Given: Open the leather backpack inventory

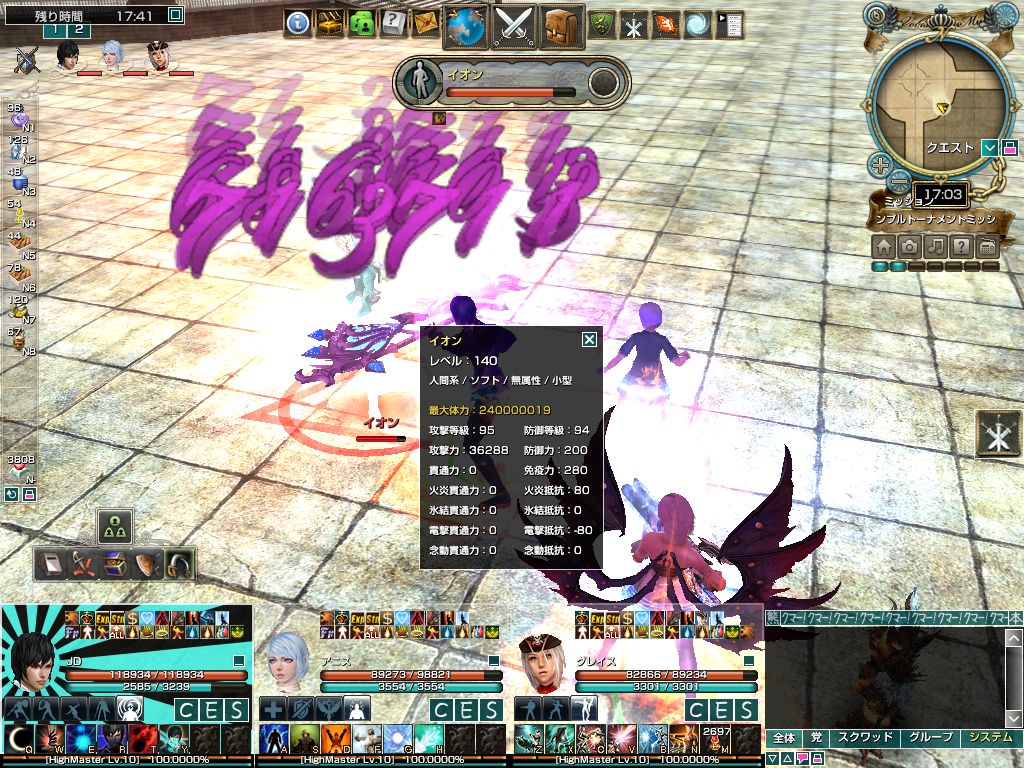Looking at the screenshot, I should point(562,26).
